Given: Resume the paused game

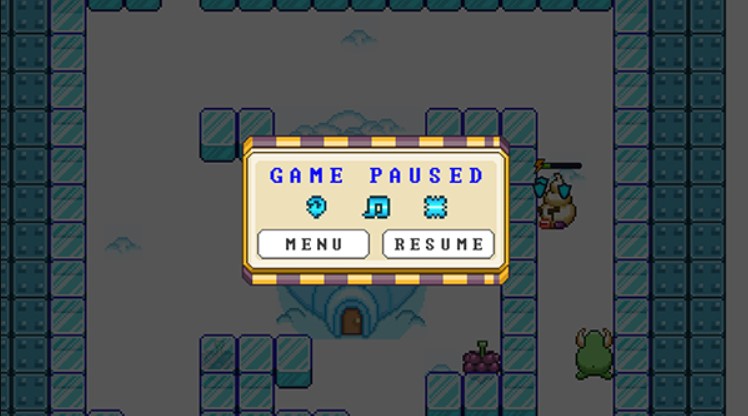Looking at the screenshot, I should (x=438, y=244).
